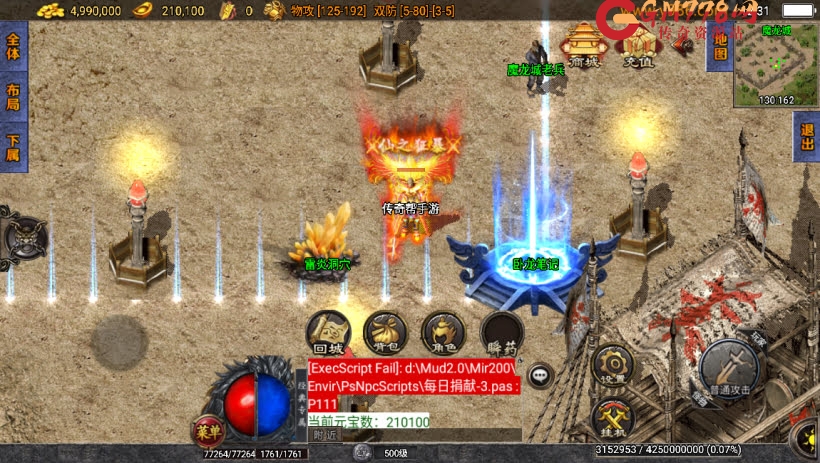Open the 角色 character sheet
The image size is (820, 463).
point(443,332)
